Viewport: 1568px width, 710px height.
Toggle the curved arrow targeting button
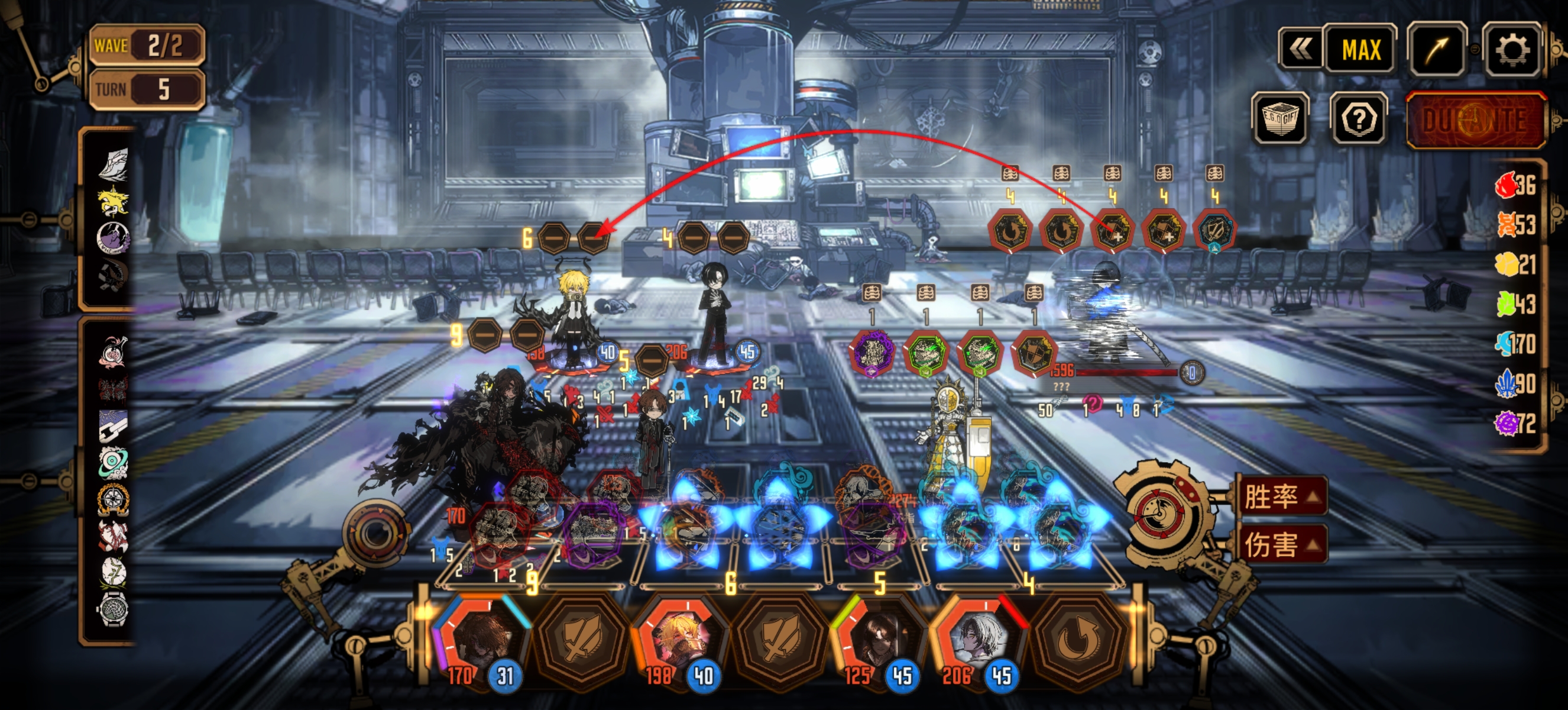1436,50
